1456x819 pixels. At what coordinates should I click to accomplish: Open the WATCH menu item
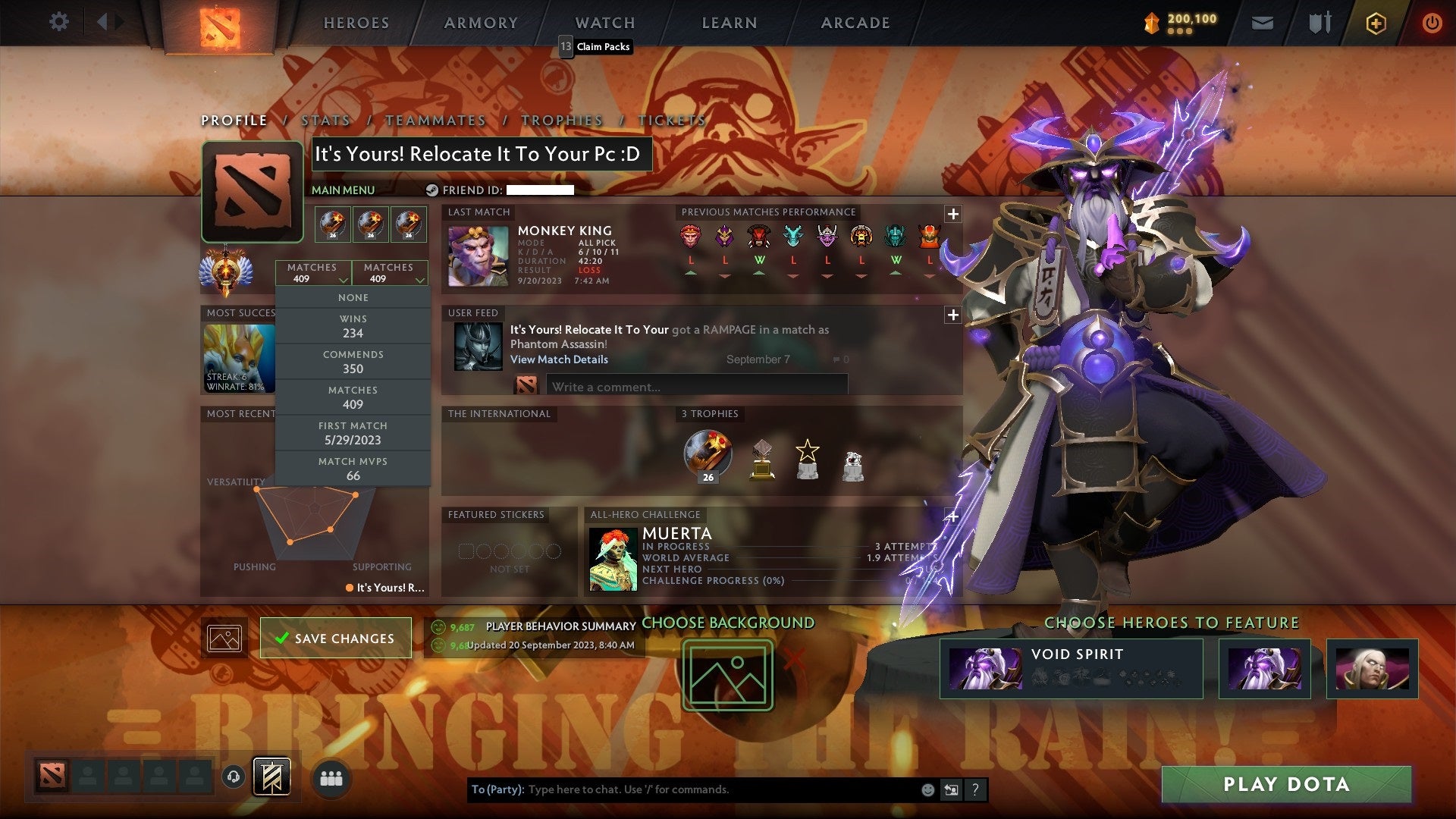[x=604, y=22]
